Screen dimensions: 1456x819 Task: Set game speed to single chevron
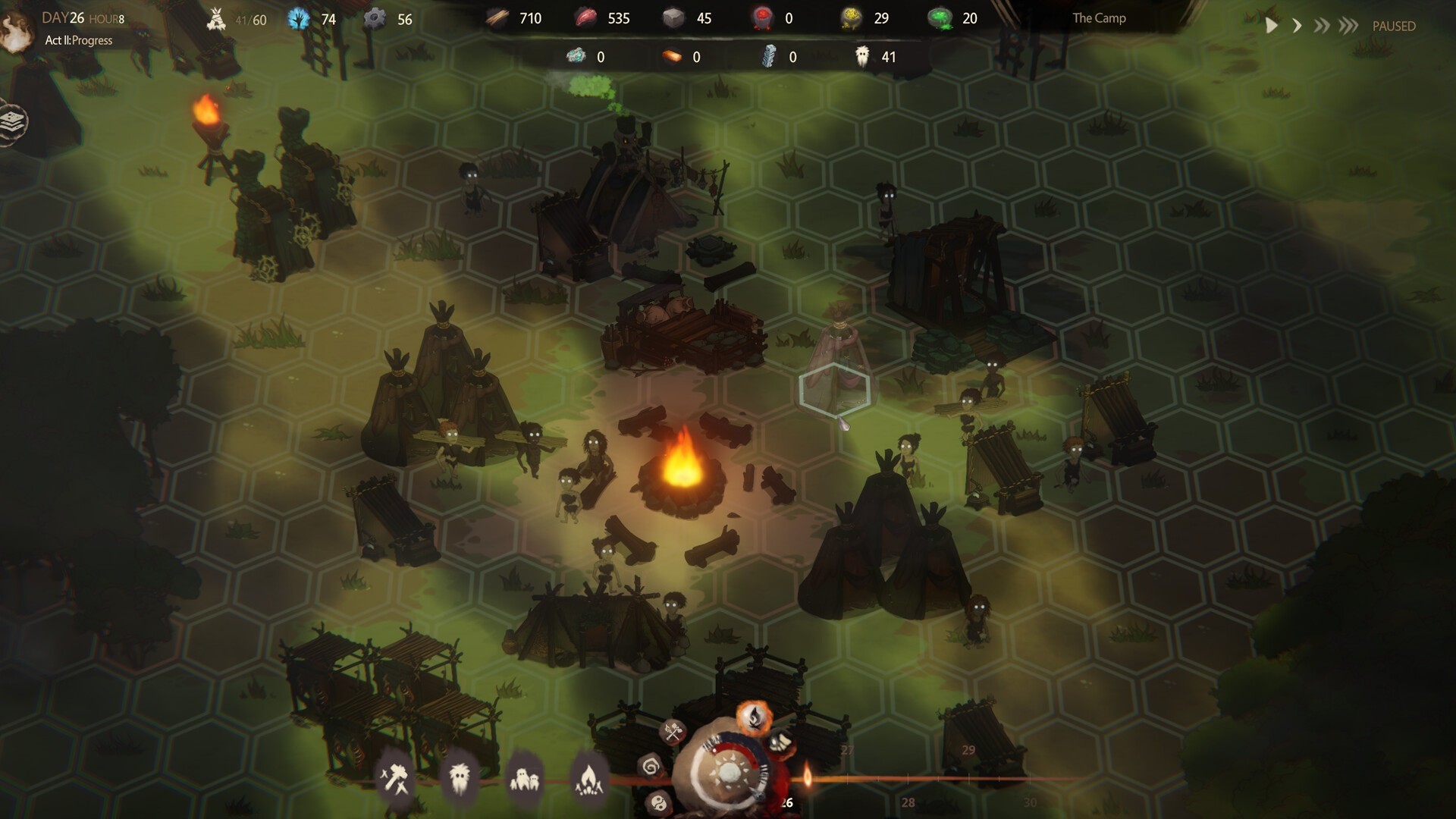coord(1298,26)
